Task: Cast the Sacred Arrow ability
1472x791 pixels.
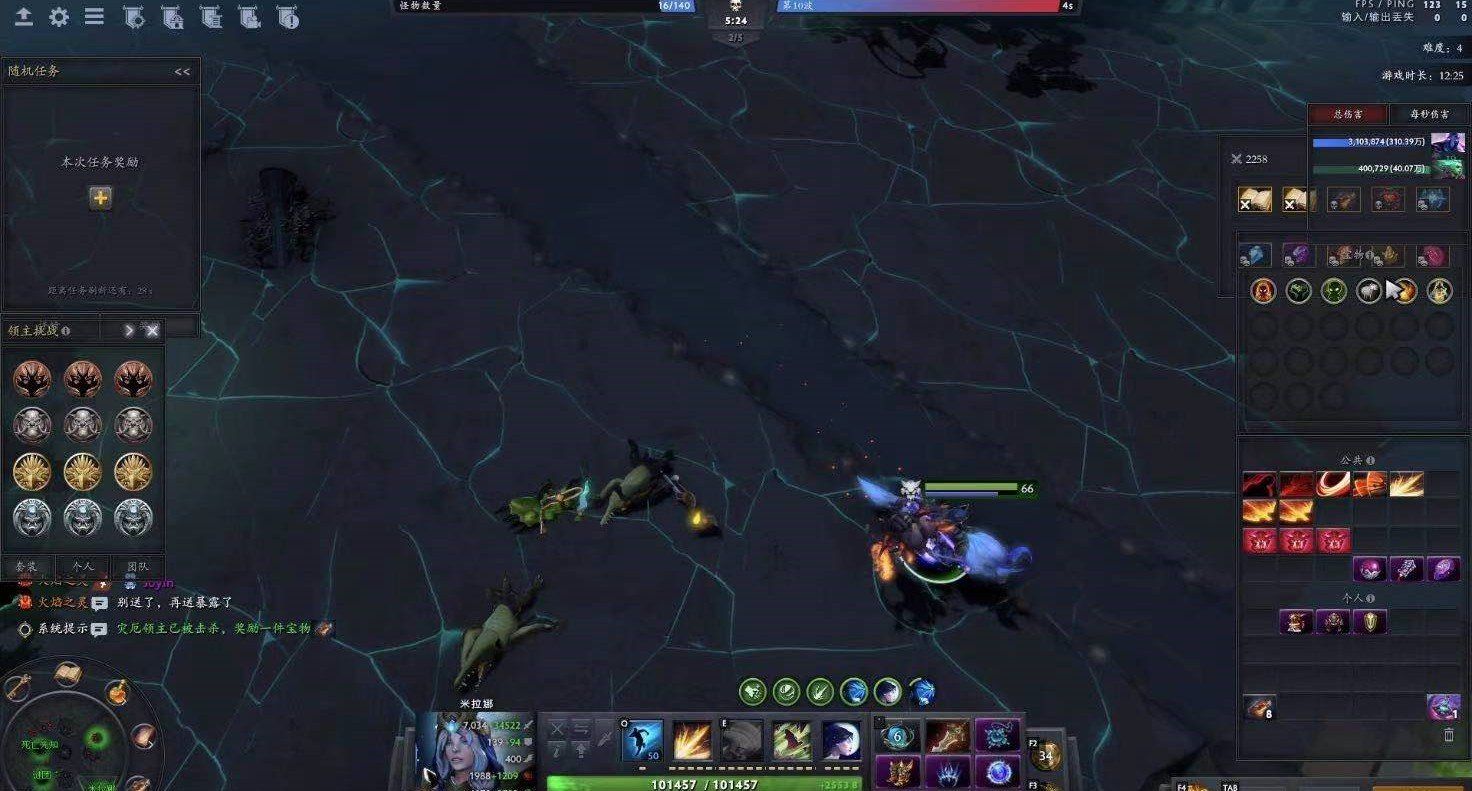Action: pyautogui.click(x=790, y=738)
